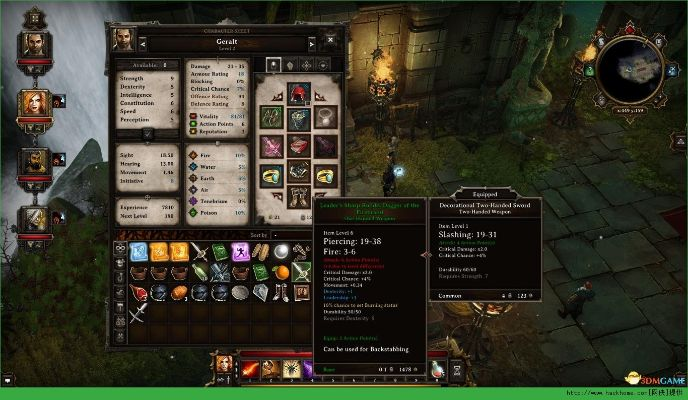
Task: Close the character sheet window
Action: click(329, 41)
